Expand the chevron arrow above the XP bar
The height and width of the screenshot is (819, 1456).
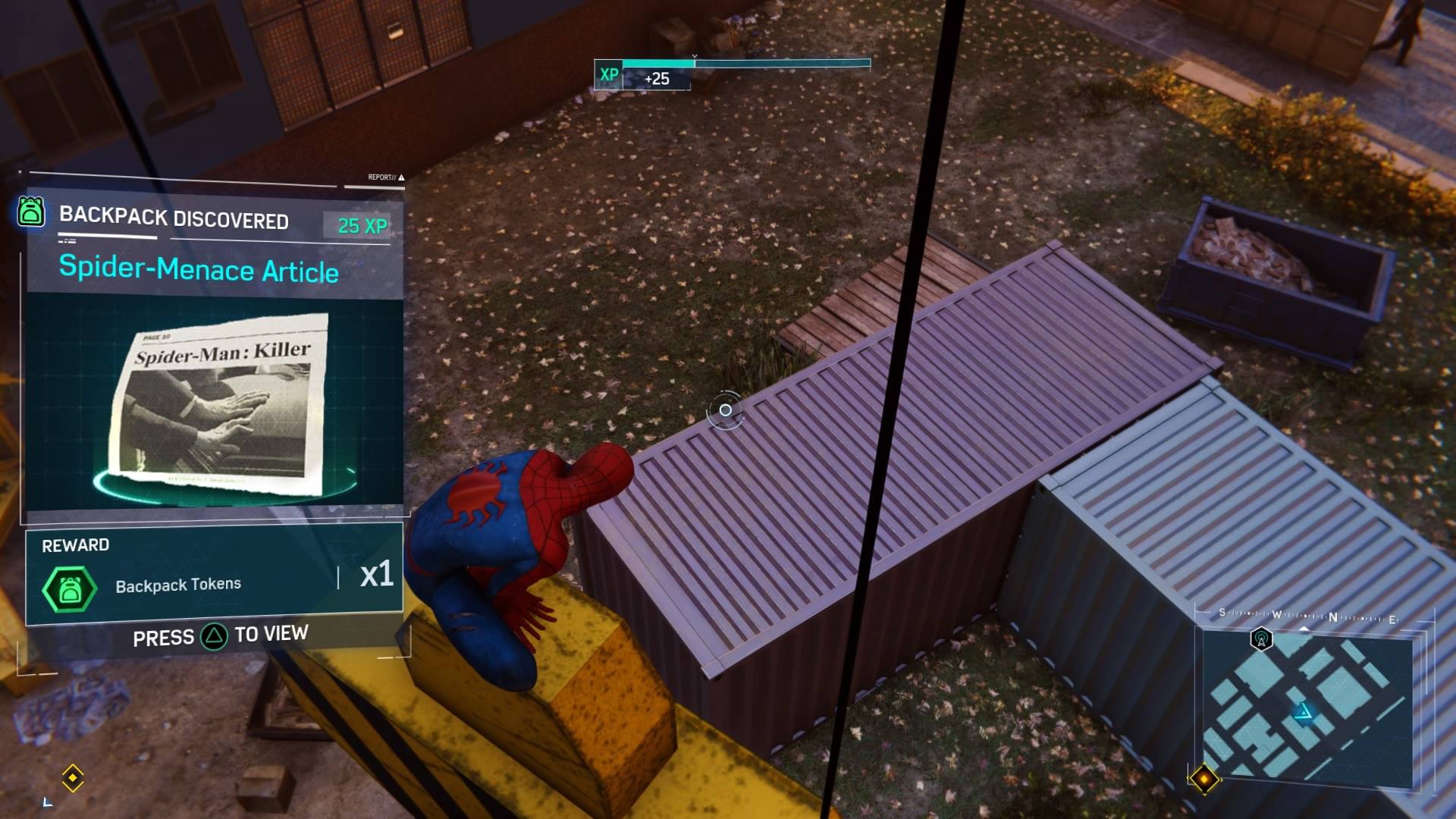694,55
